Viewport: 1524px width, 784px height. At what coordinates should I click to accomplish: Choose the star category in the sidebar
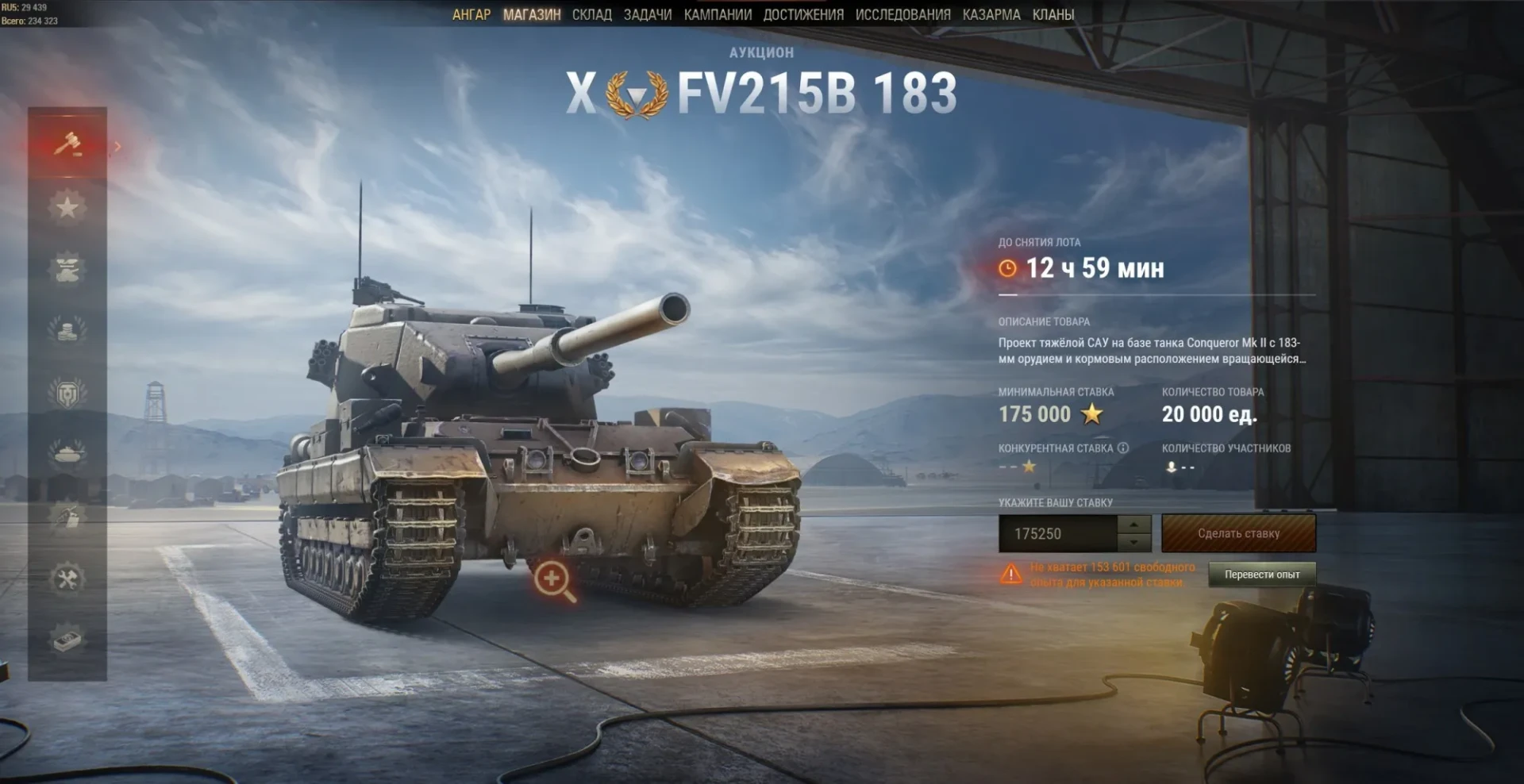(67, 207)
